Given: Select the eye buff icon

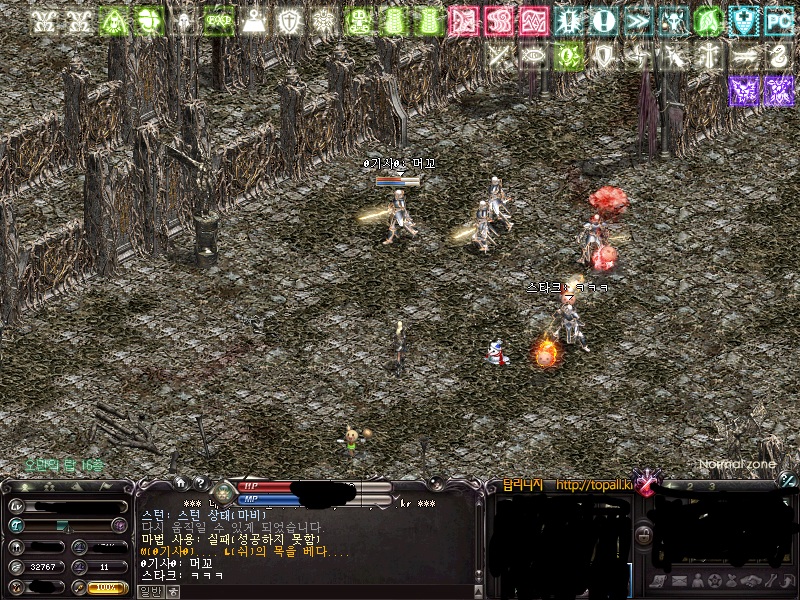Looking at the screenshot, I should pos(535,56).
